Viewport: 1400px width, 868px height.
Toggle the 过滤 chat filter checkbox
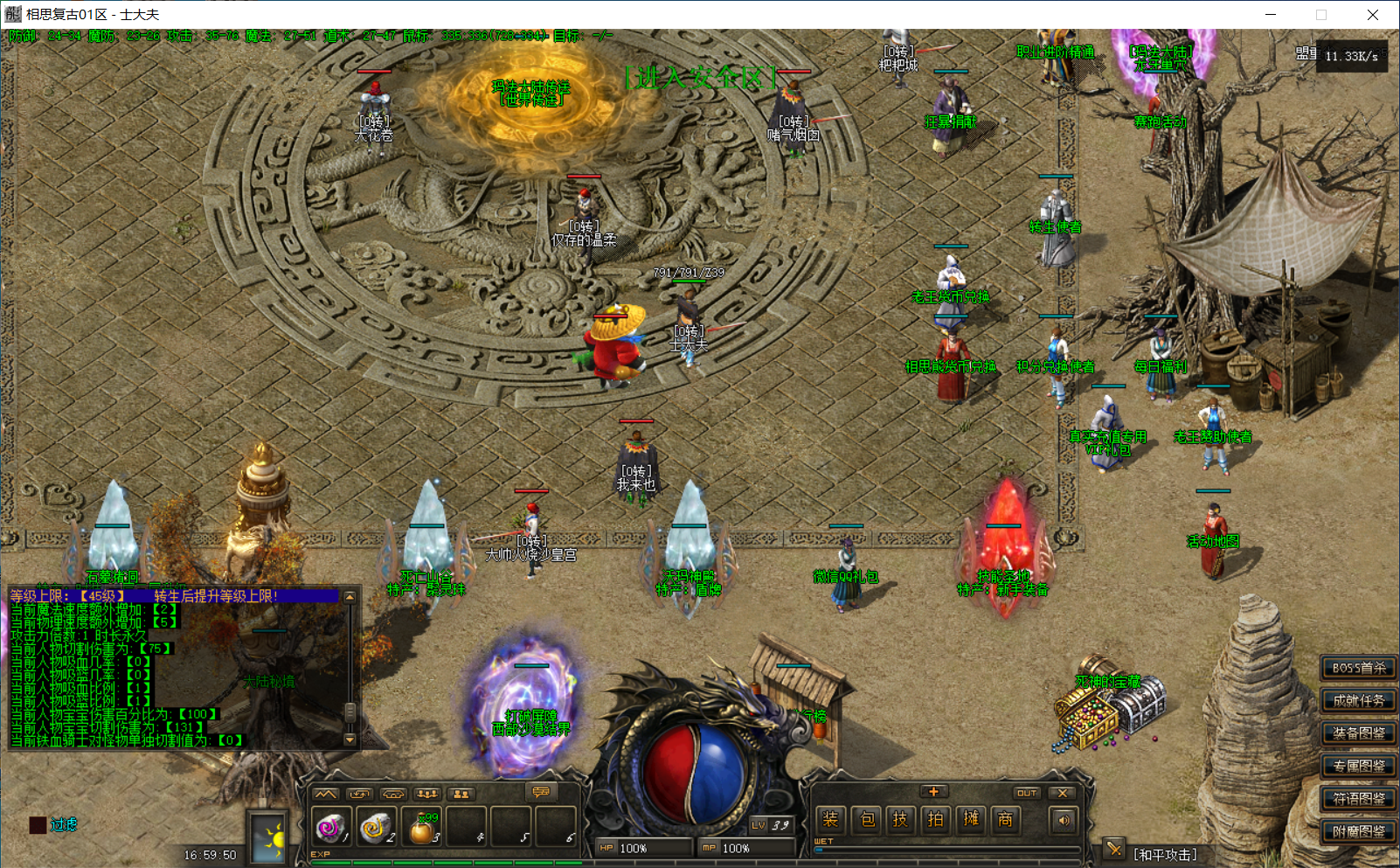[x=38, y=824]
